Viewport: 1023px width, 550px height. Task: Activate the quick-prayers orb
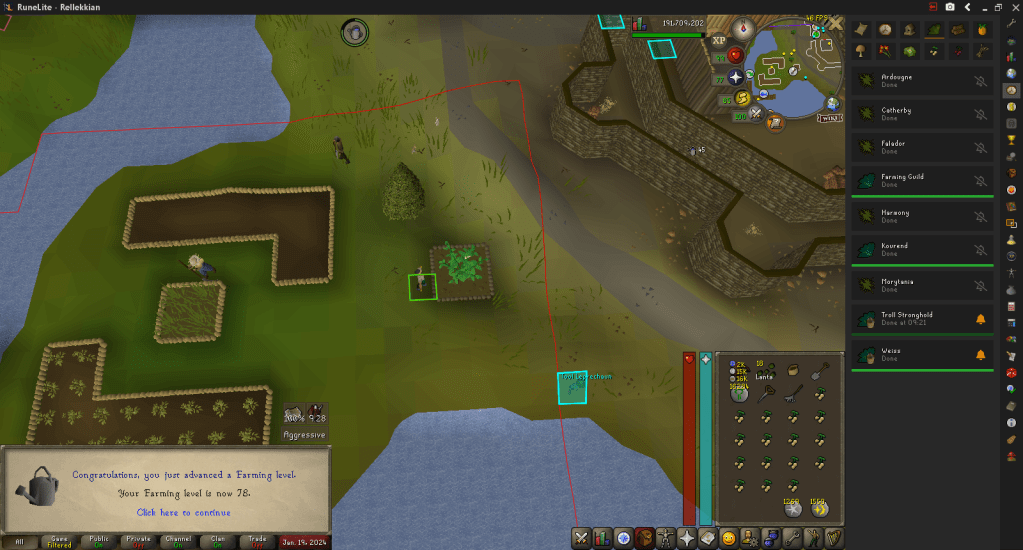coord(737,77)
